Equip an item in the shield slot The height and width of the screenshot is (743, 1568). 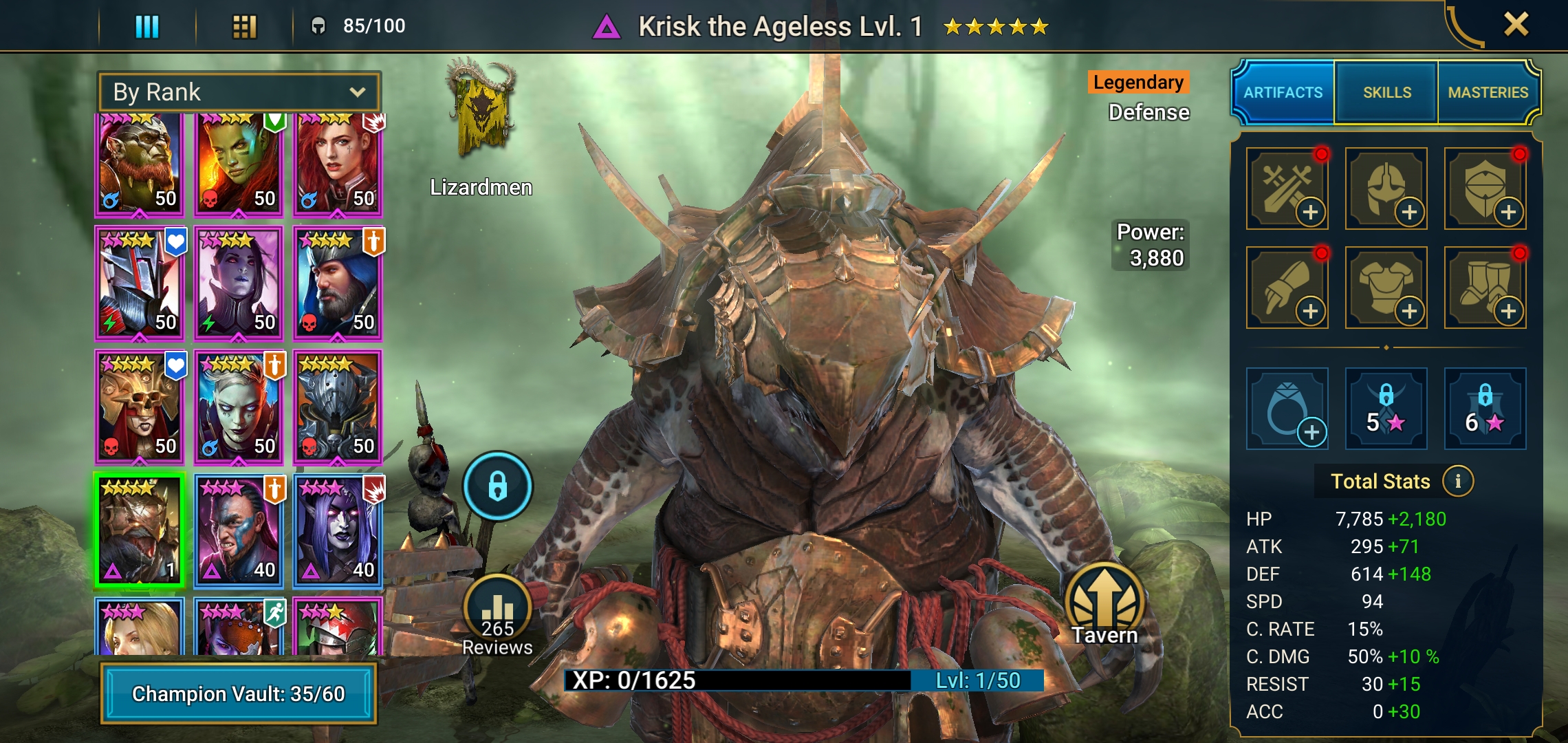[x=1485, y=189]
